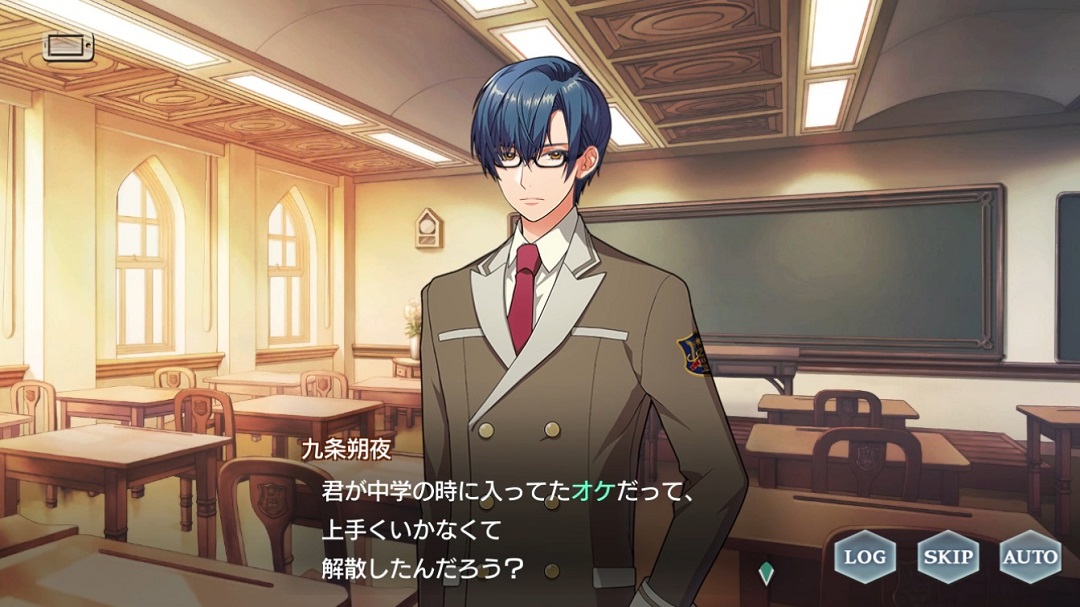Toggle the screen orientation icon
The height and width of the screenshot is (607, 1080).
[68, 46]
